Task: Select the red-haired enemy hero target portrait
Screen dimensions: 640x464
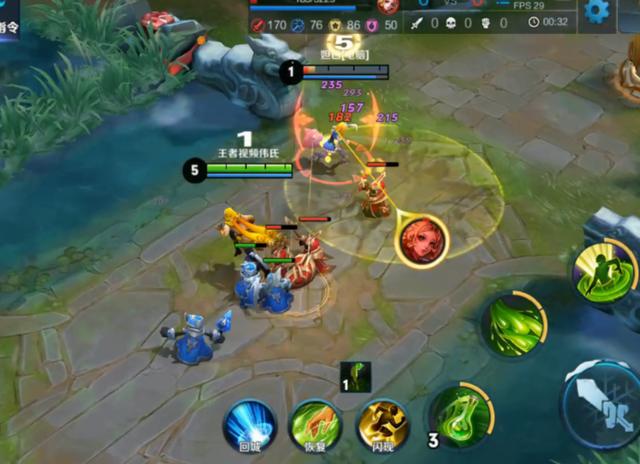Action: click(421, 240)
